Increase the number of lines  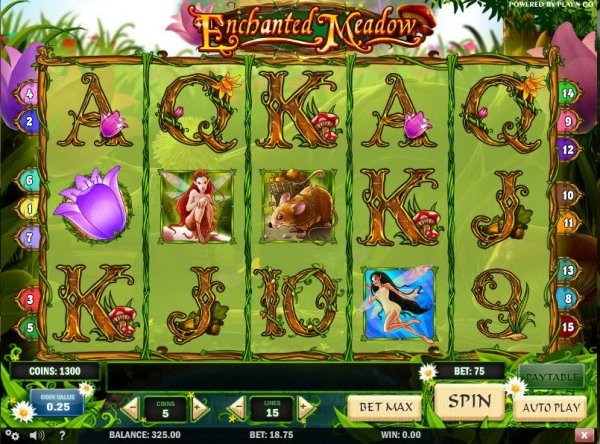pos(305,408)
